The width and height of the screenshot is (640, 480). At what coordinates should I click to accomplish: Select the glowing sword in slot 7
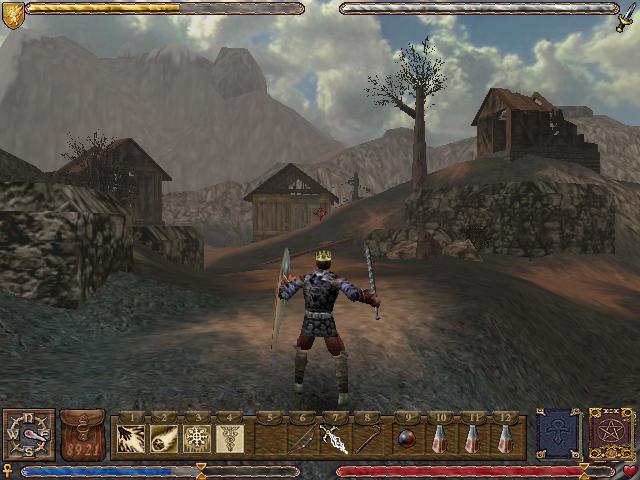[333, 437]
